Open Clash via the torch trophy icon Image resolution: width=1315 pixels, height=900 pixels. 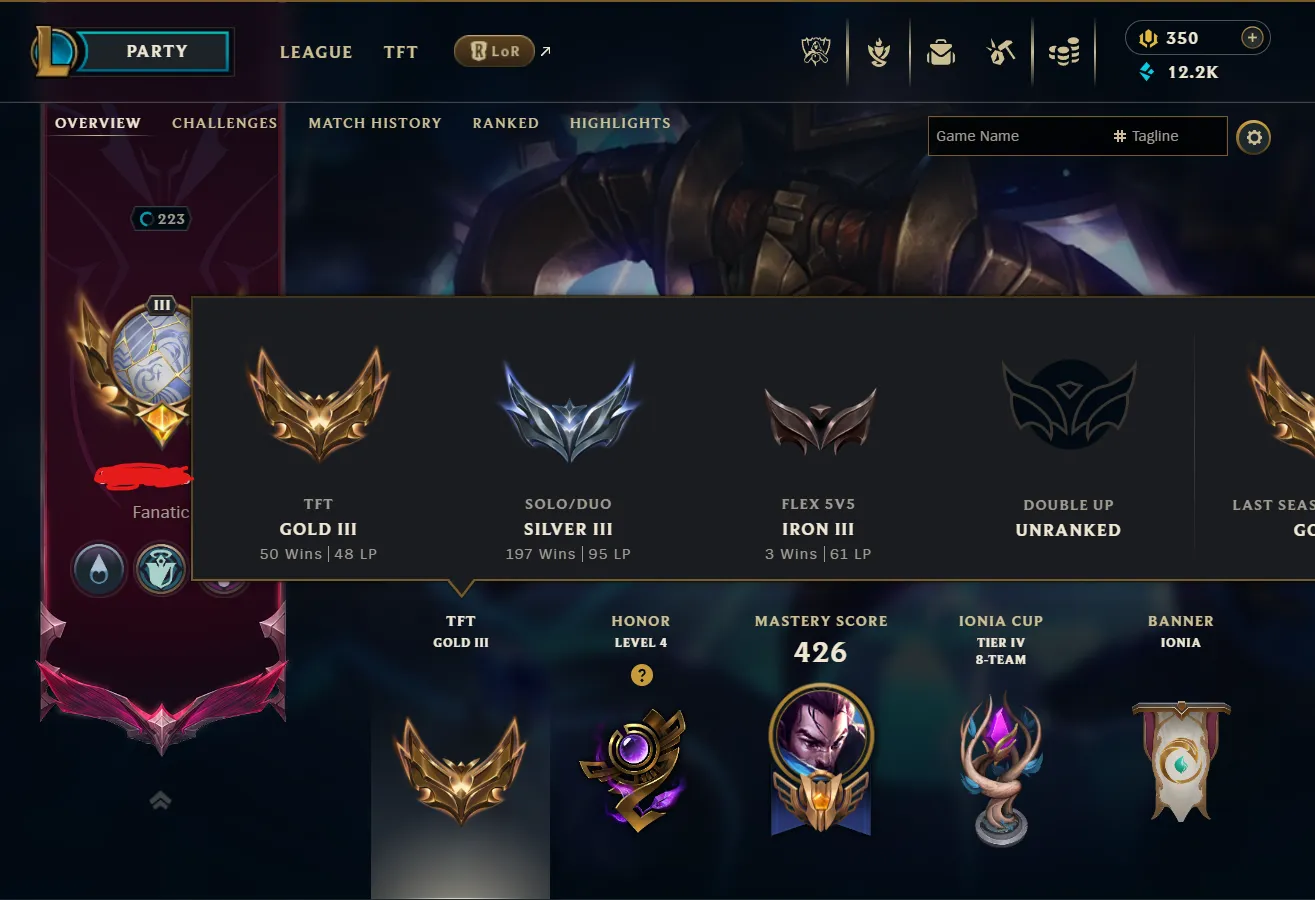coord(878,52)
